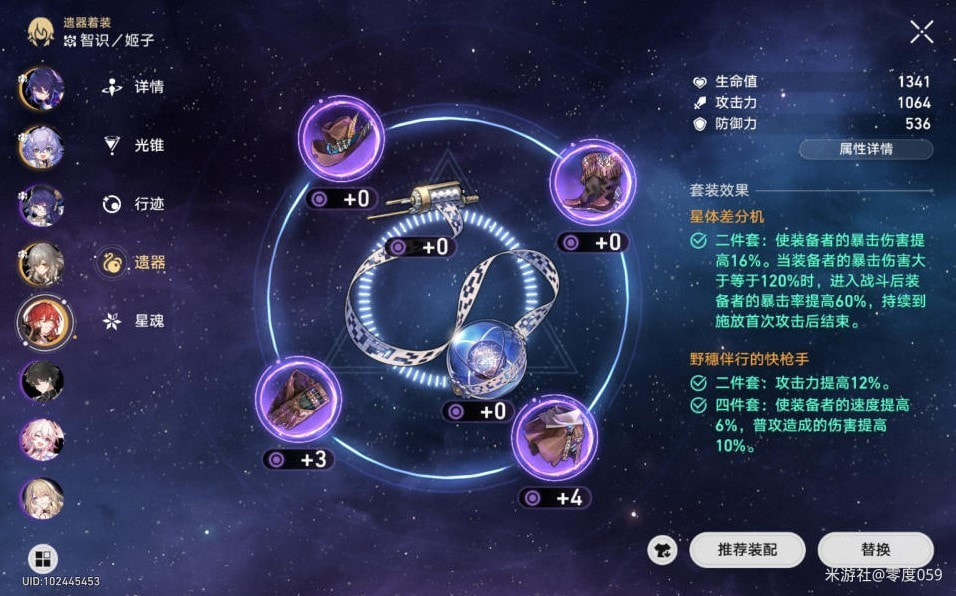The image size is (956, 596).
Task: Open the 详情 details tab
Action: click(136, 87)
